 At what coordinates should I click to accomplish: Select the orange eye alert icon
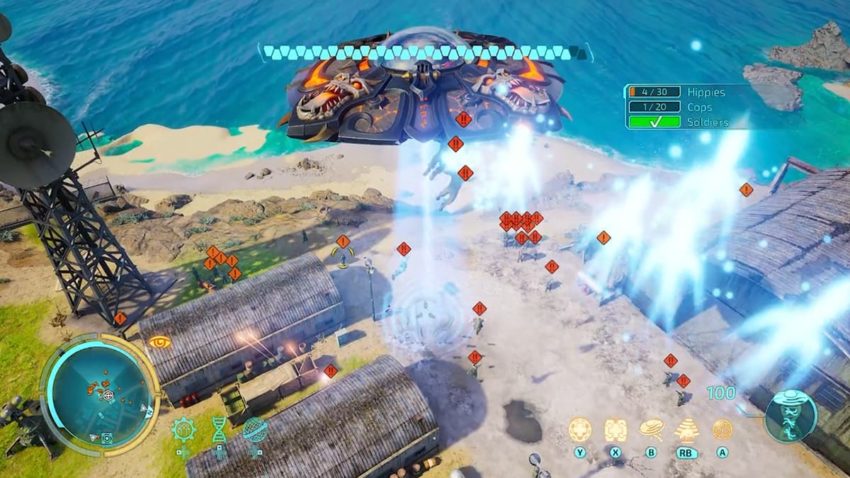[x=160, y=342]
